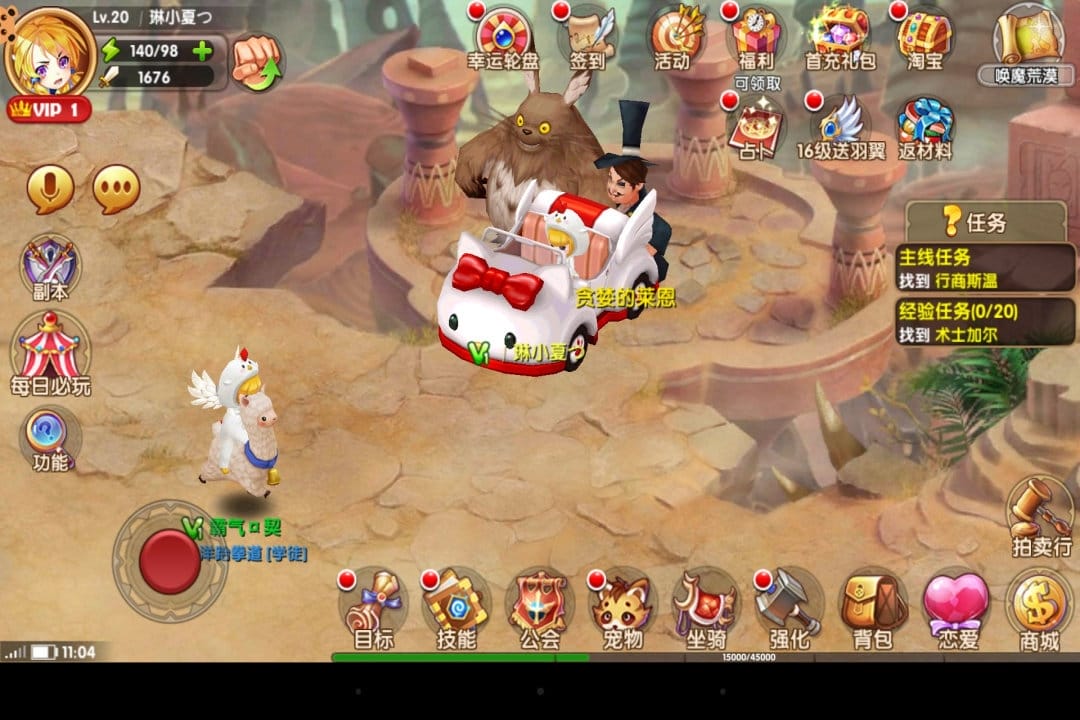Open the 背包 backpack
The image size is (1080, 720).
coord(871,608)
